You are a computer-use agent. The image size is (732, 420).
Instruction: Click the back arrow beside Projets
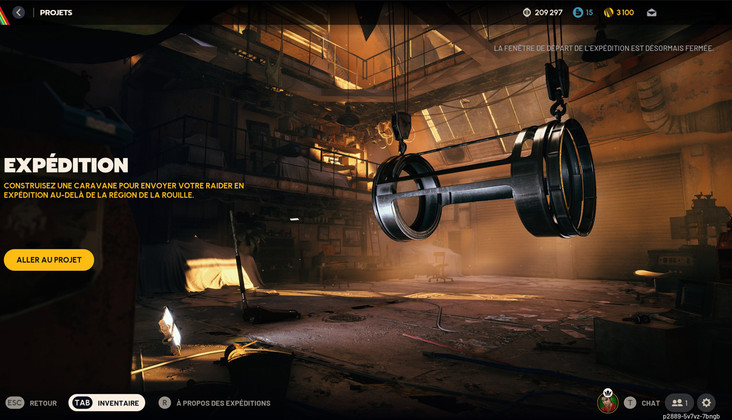(x=18, y=12)
